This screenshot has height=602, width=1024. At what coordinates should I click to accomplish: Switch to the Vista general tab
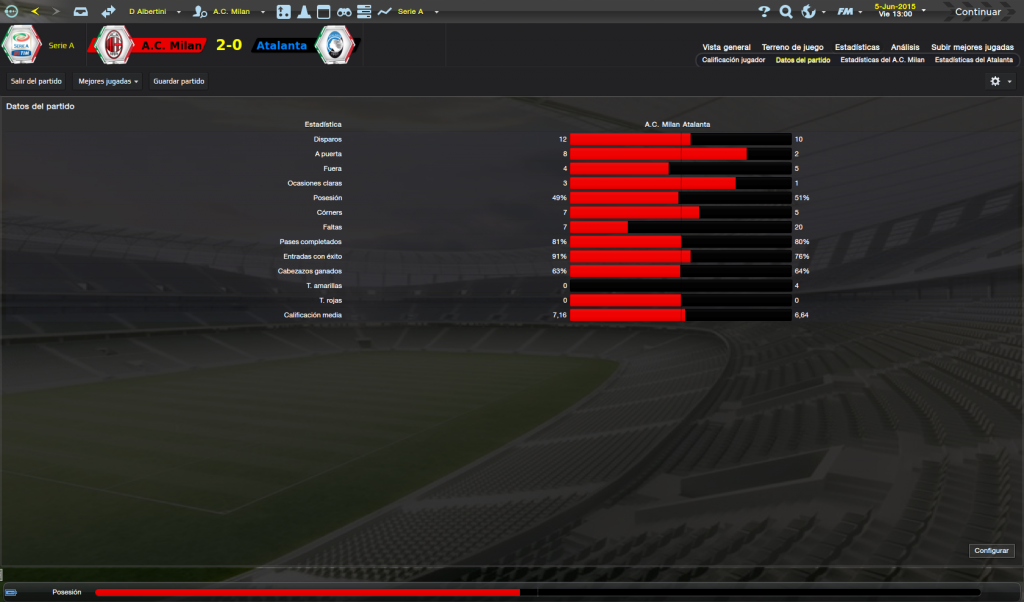(x=726, y=47)
